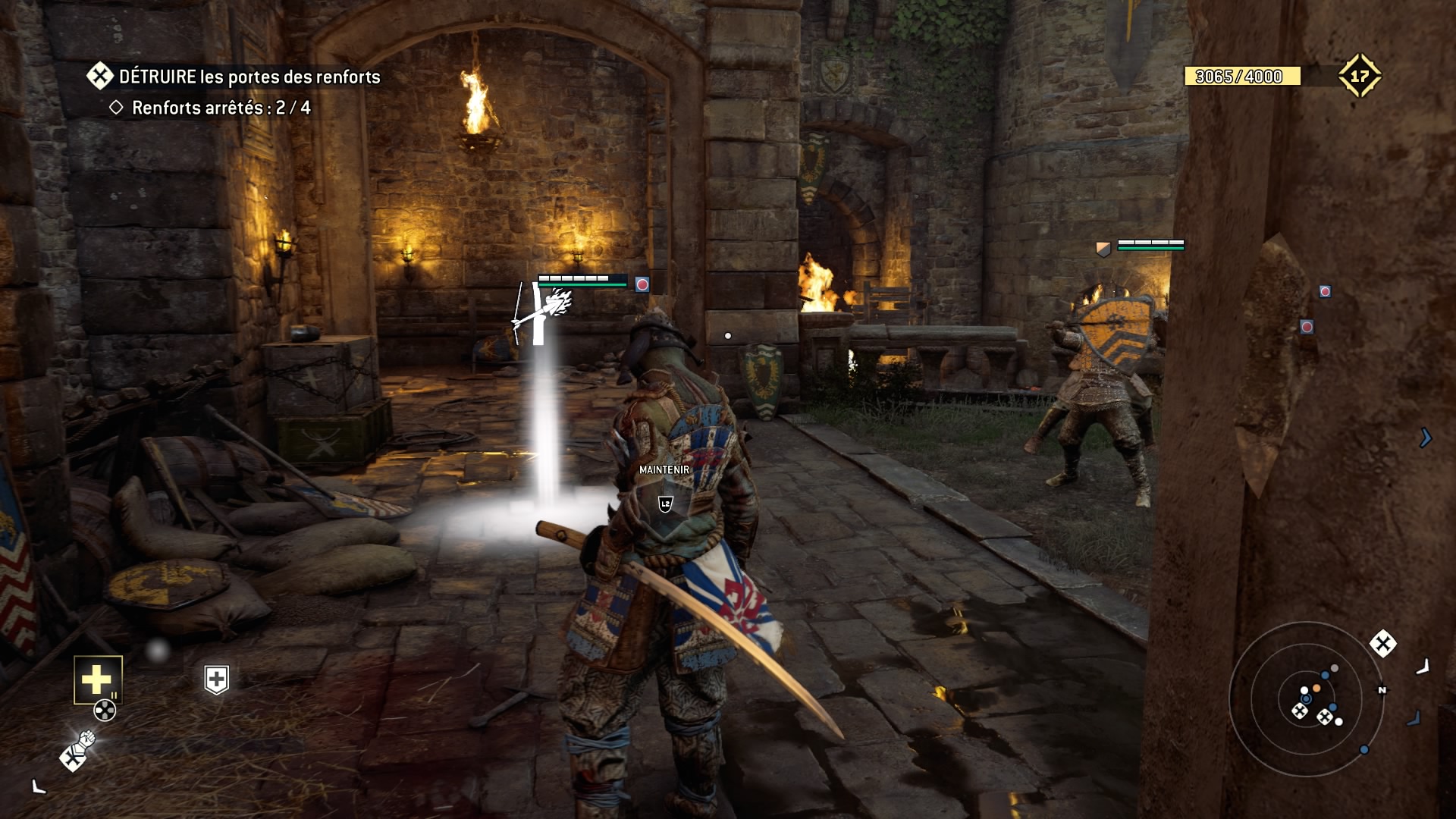Select the Renforts arrêtés sub-objective line
This screenshot has height=819, width=1456.
point(211,108)
